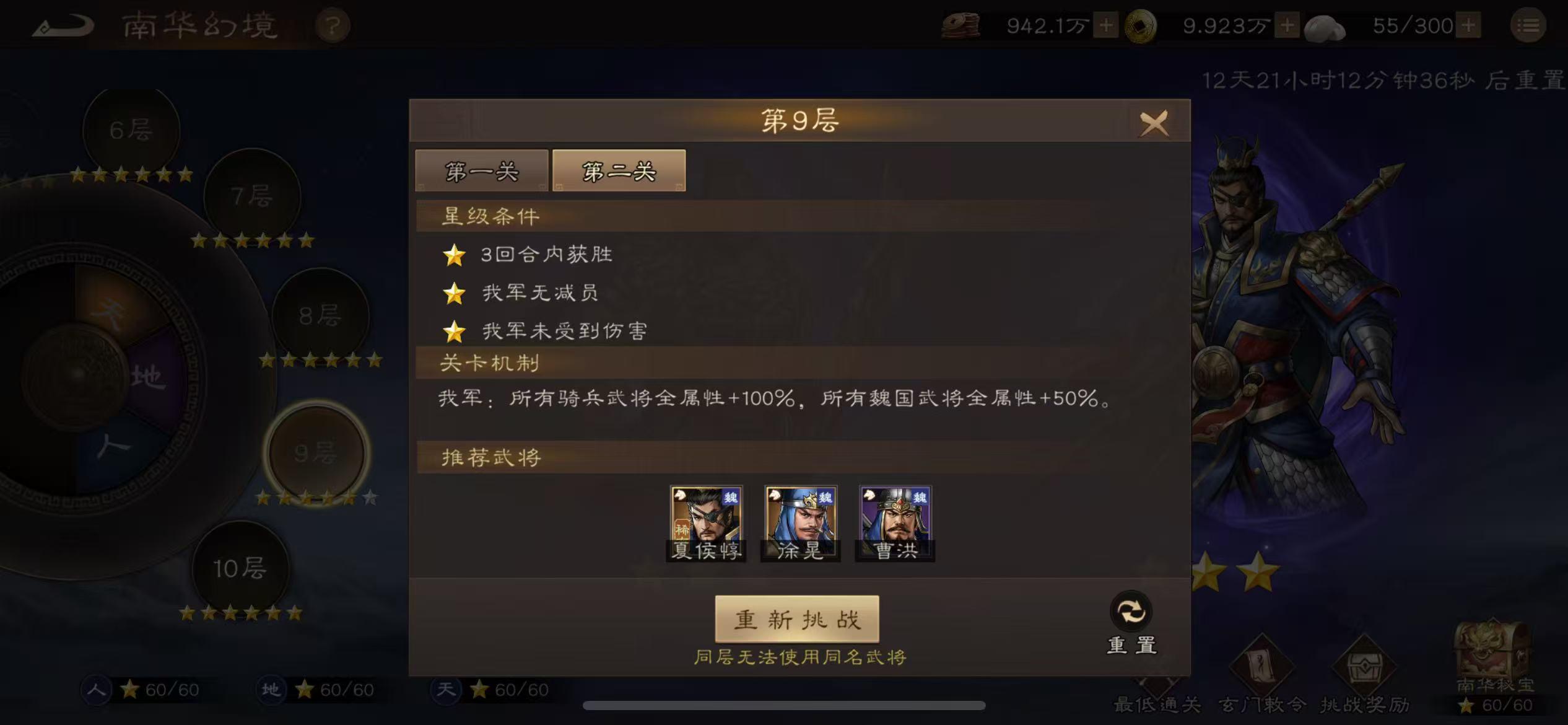
Task: Click the help question mark beside 南华幻境
Action: (333, 25)
